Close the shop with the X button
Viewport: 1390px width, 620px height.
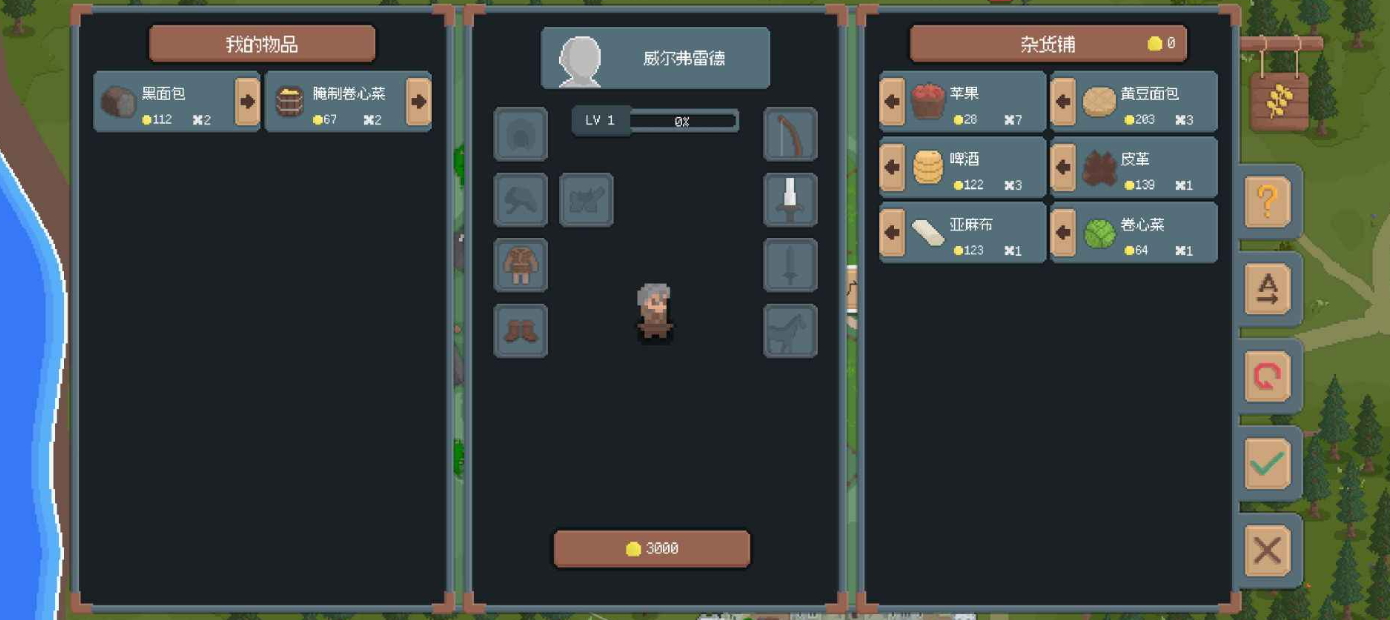(1267, 550)
